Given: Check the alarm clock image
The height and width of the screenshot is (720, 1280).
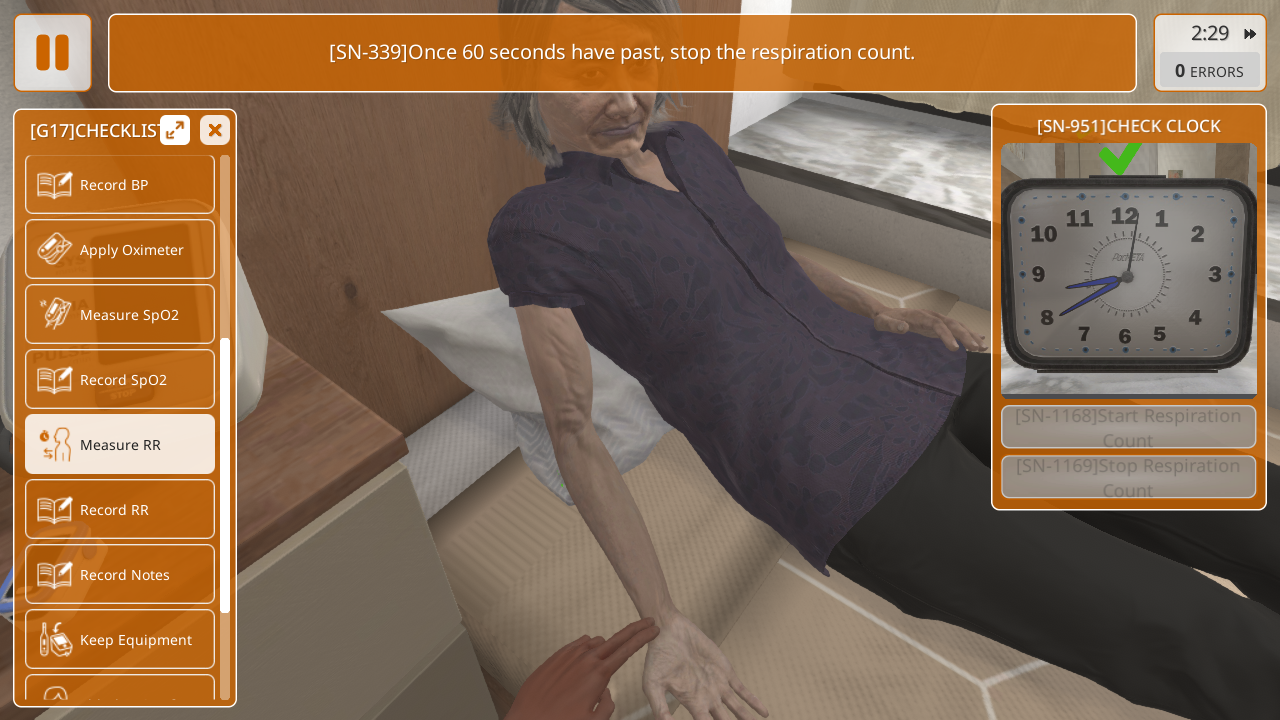Looking at the screenshot, I should (1128, 272).
